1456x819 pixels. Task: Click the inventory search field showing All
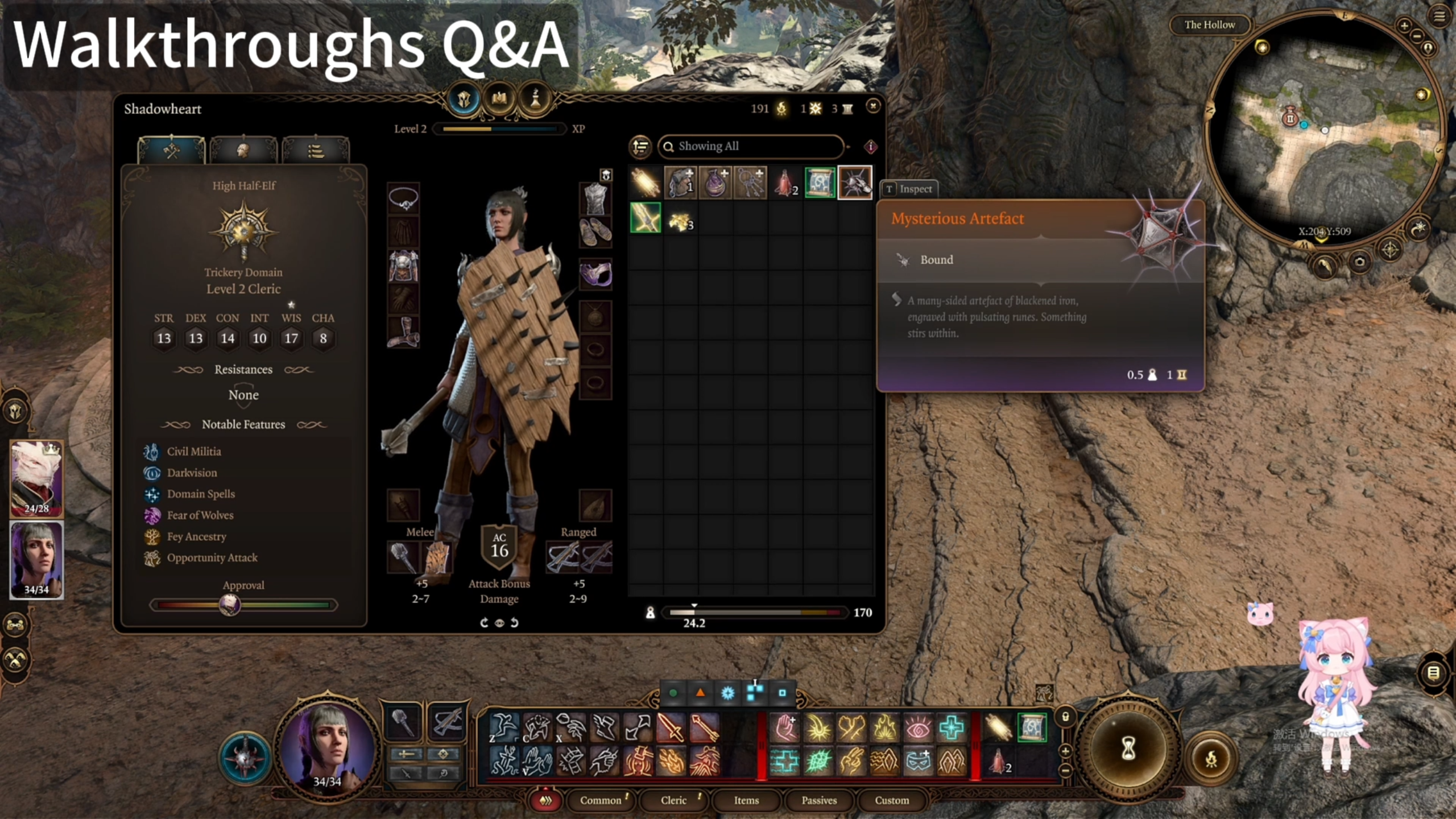click(x=751, y=146)
